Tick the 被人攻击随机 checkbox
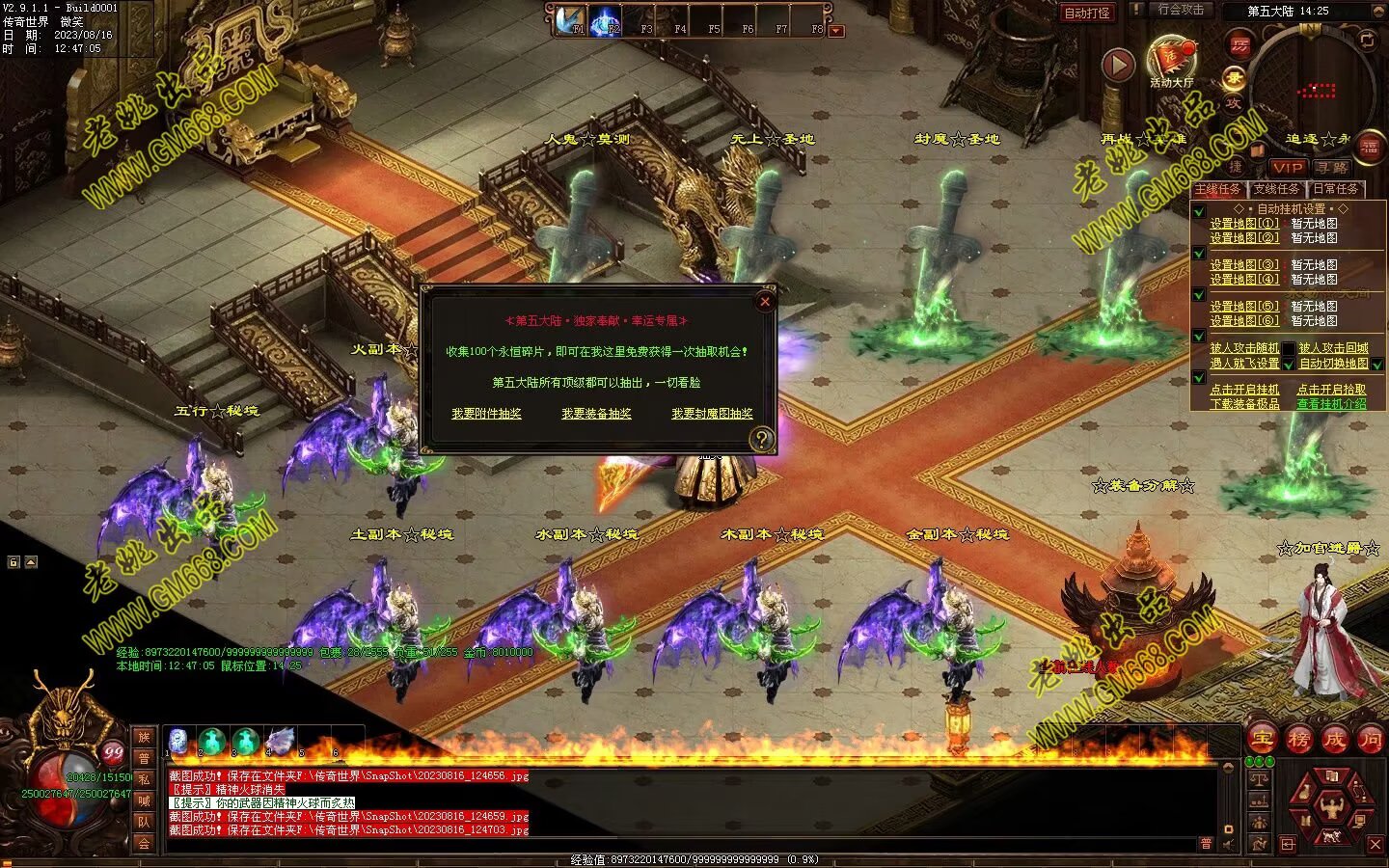Screen dimensions: 1389x868 [x=1289, y=348]
